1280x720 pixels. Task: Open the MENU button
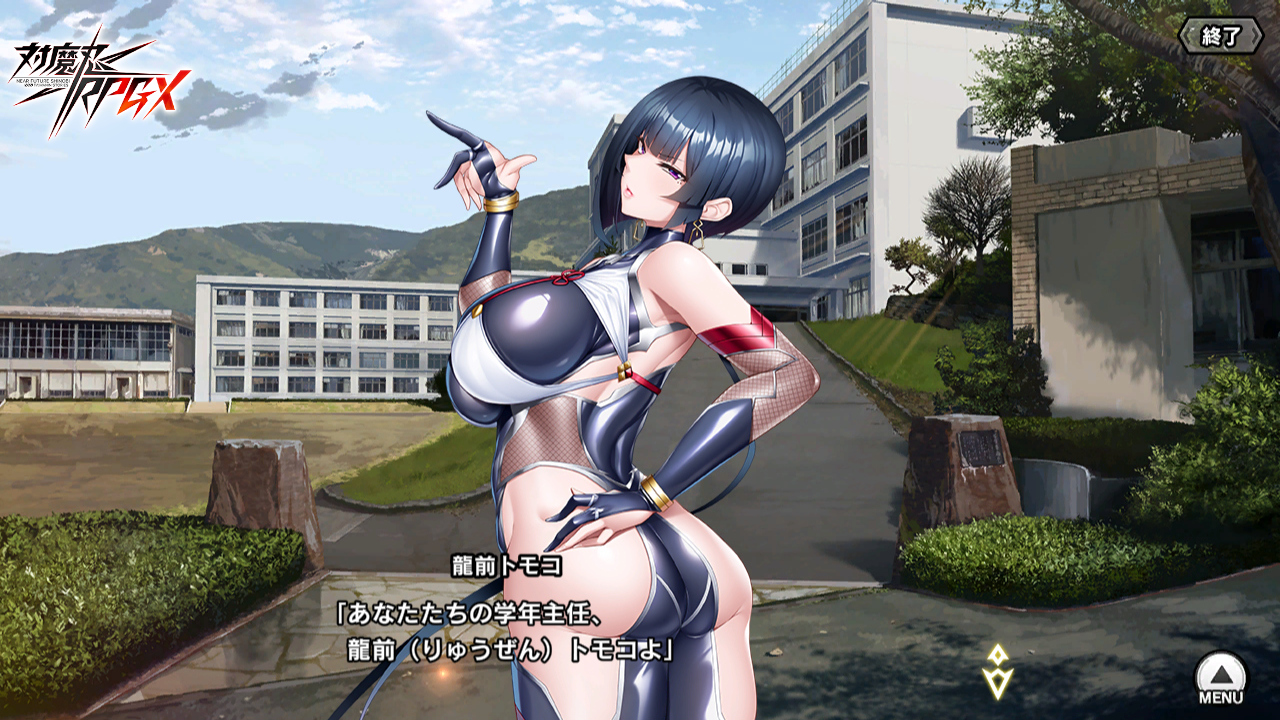[x=1221, y=678]
